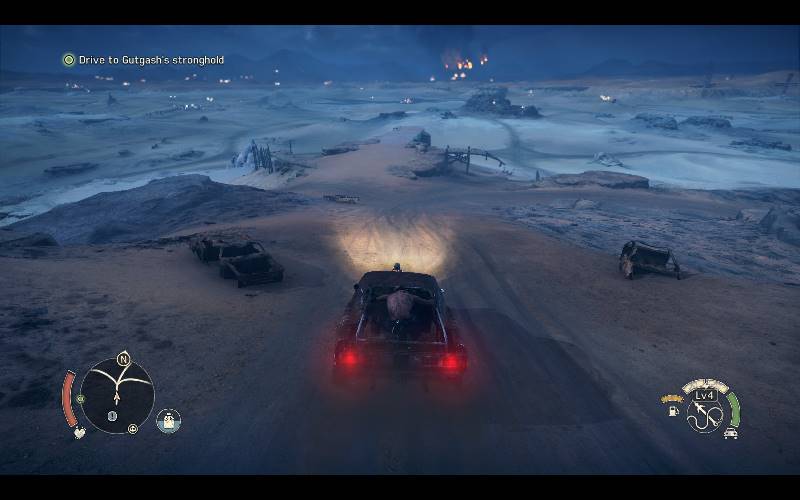This screenshot has height=500, width=800.
Task: Click the car icon under green gauge
Action: 731,433
